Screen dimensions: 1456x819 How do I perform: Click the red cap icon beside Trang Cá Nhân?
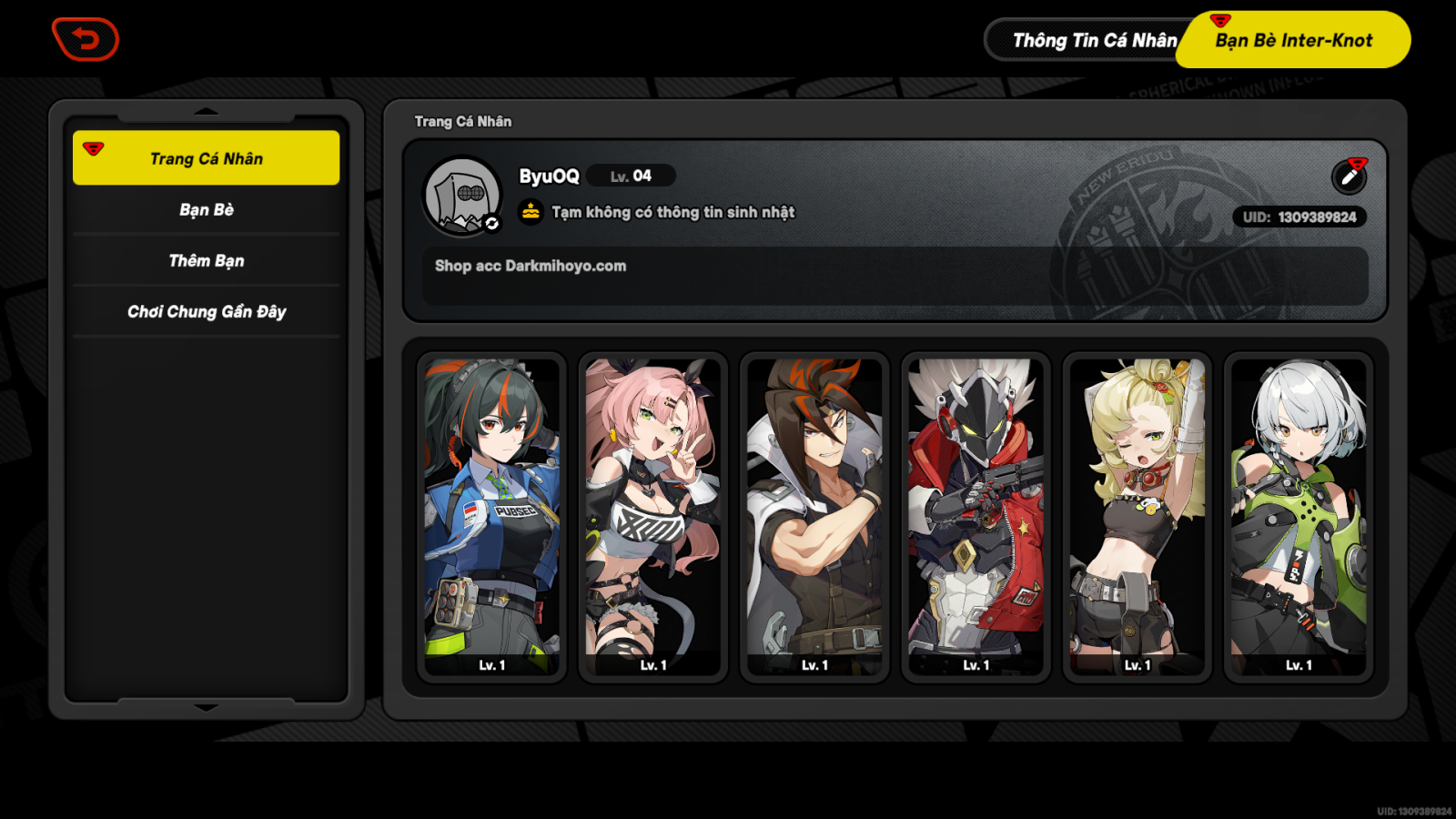tap(91, 149)
